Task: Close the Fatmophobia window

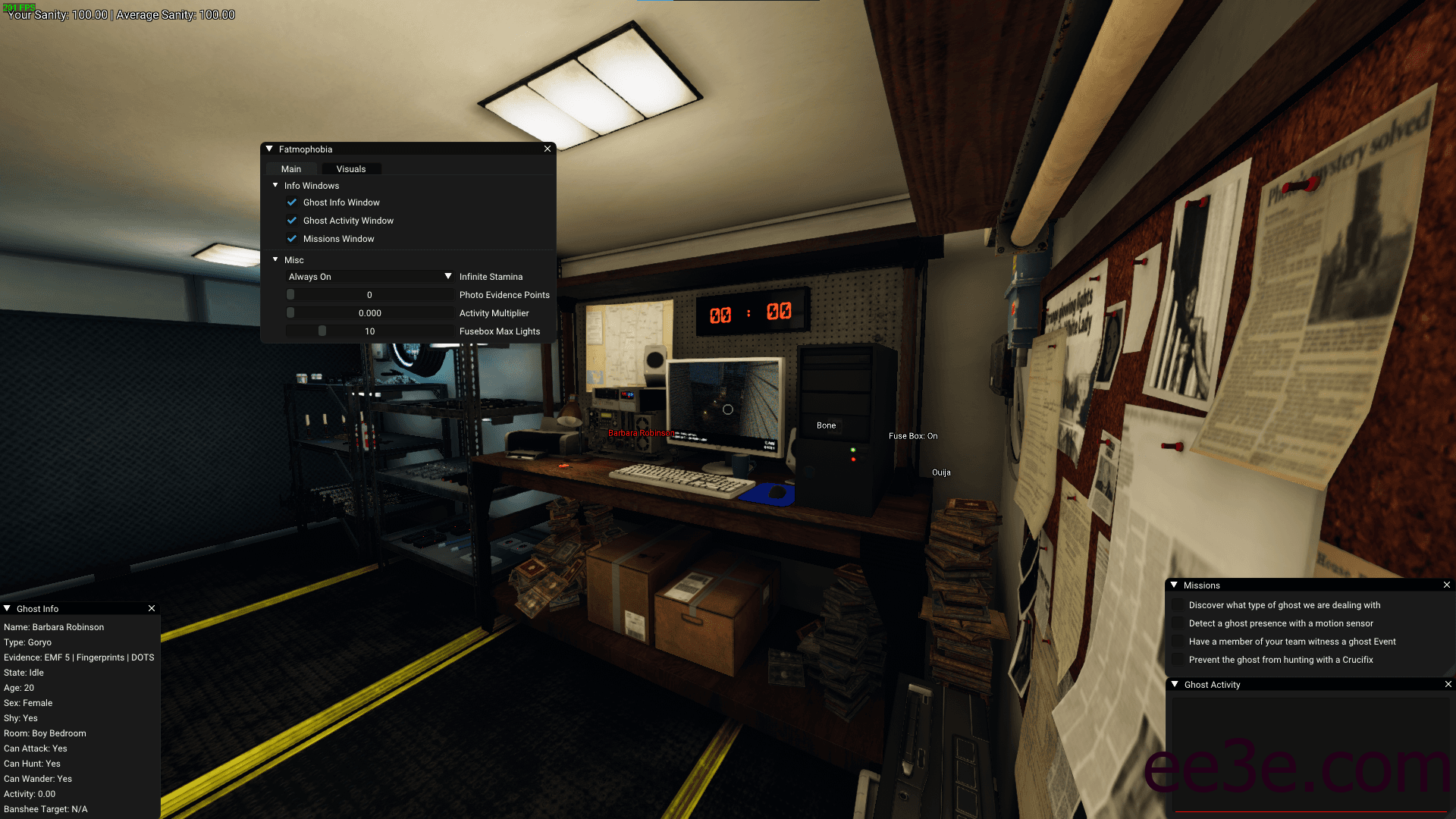Action: (548, 149)
